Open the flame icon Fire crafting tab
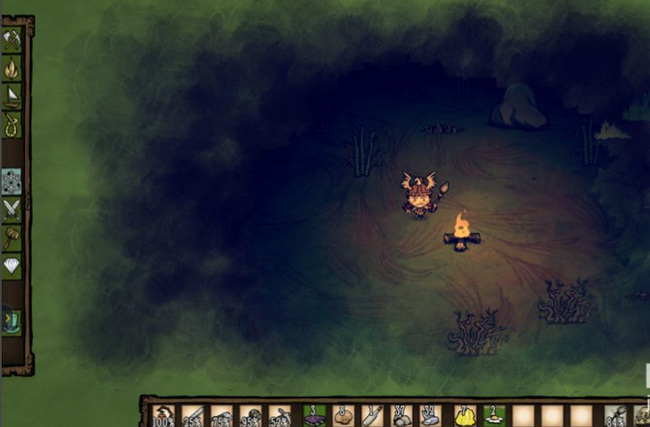This screenshot has width=650, height=427. (x=12, y=68)
